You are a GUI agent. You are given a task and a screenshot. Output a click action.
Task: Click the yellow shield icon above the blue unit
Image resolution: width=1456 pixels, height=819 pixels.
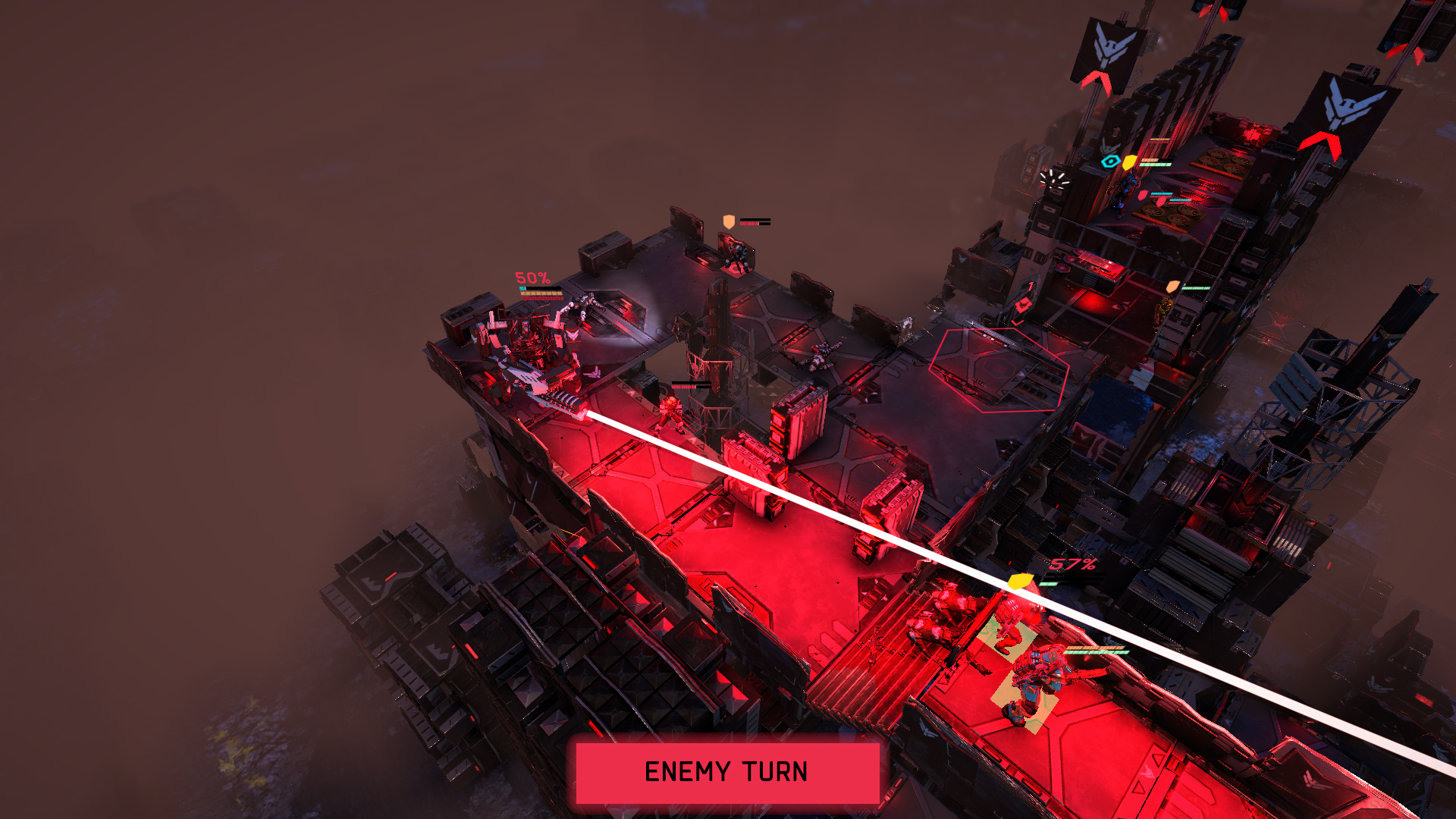click(1128, 162)
